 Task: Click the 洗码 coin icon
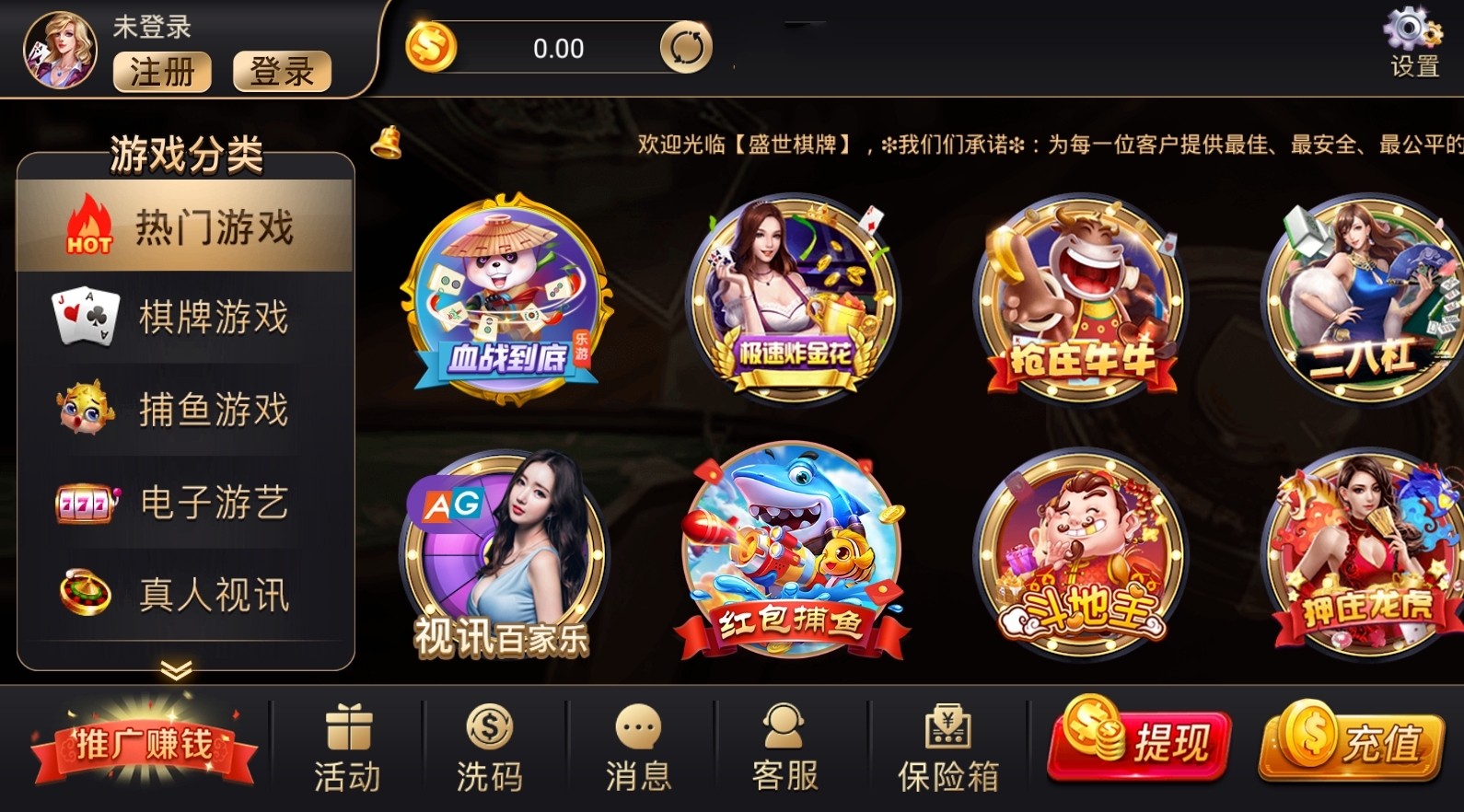491,727
